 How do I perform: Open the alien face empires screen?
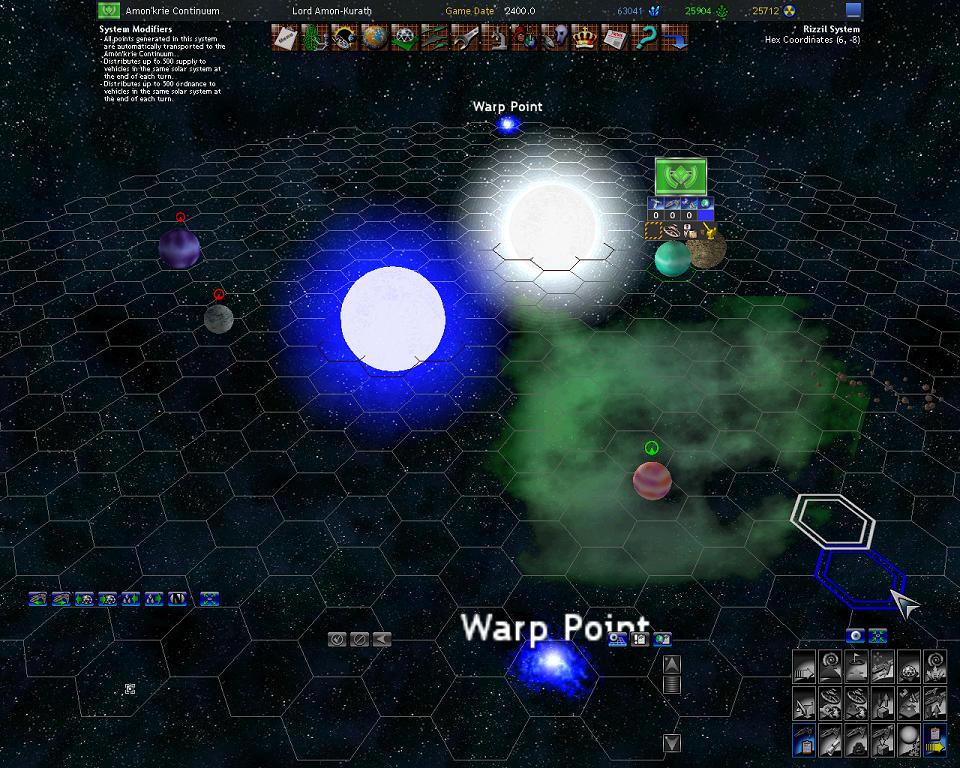tap(556, 38)
